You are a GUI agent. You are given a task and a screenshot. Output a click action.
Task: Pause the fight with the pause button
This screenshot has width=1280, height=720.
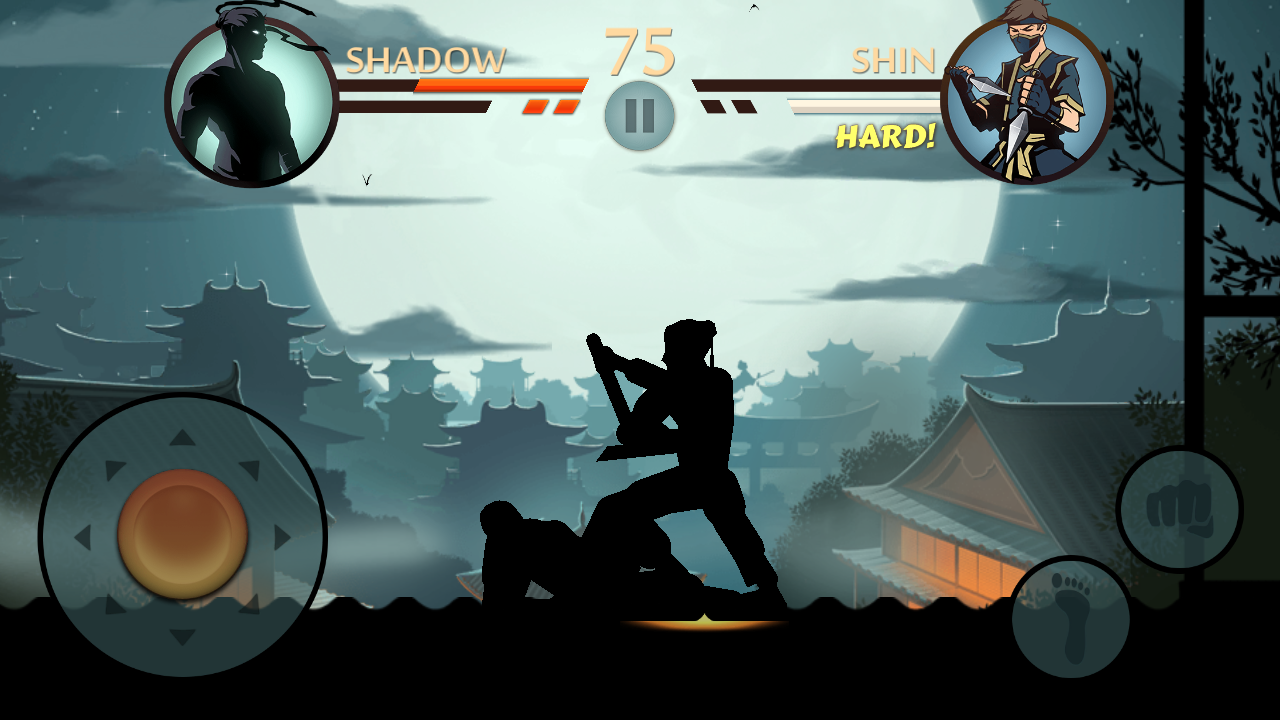coord(640,116)
